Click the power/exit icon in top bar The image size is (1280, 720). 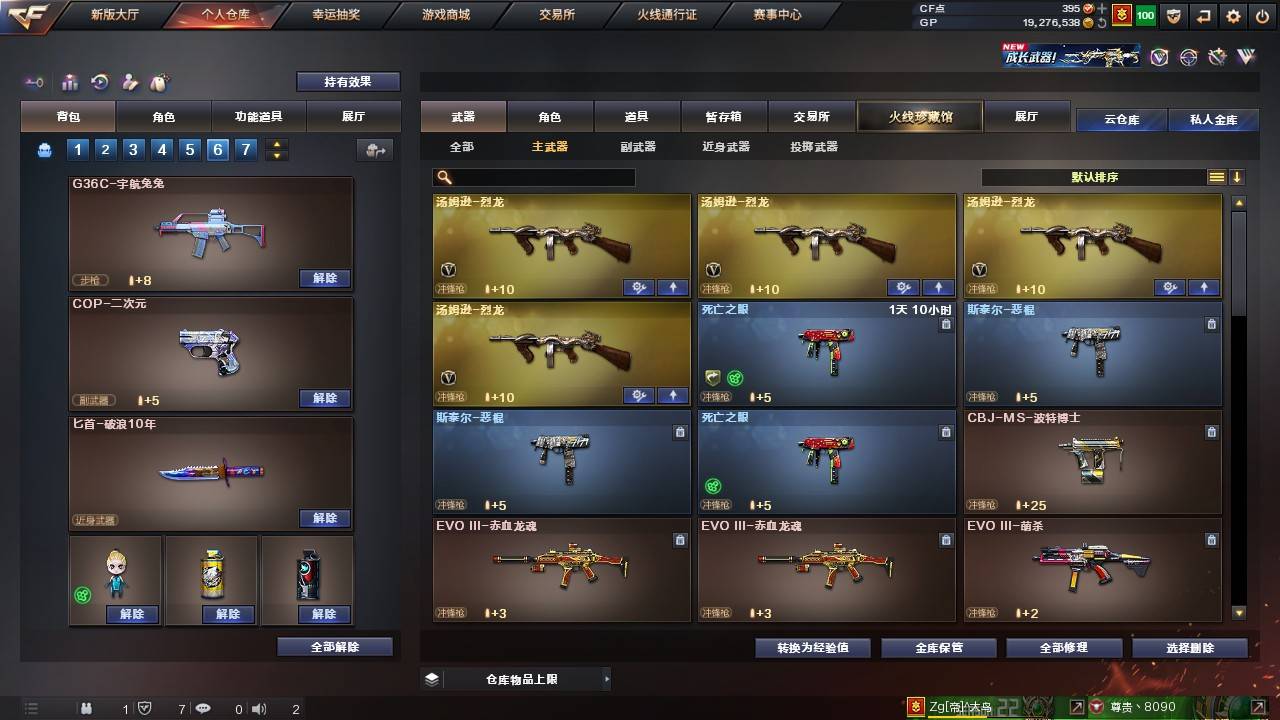tap(1262, 16)
